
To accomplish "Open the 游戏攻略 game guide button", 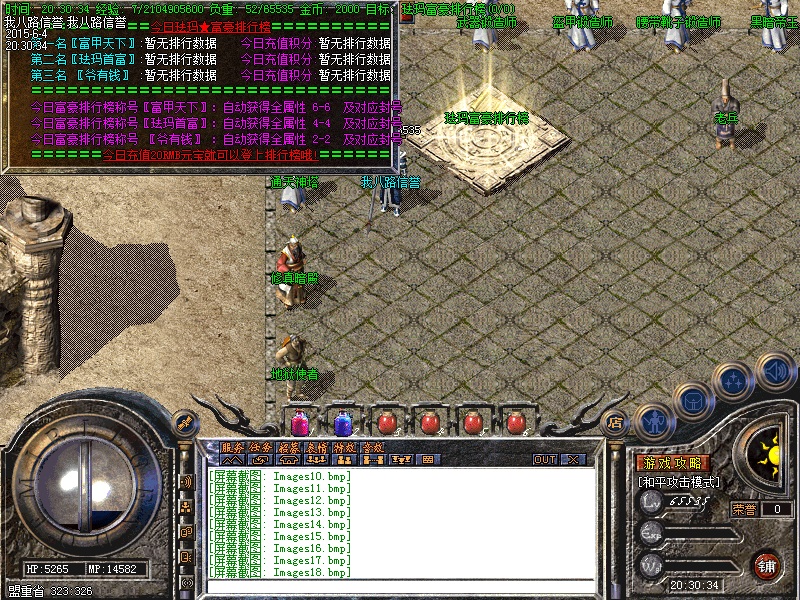I will click(673, 463).
